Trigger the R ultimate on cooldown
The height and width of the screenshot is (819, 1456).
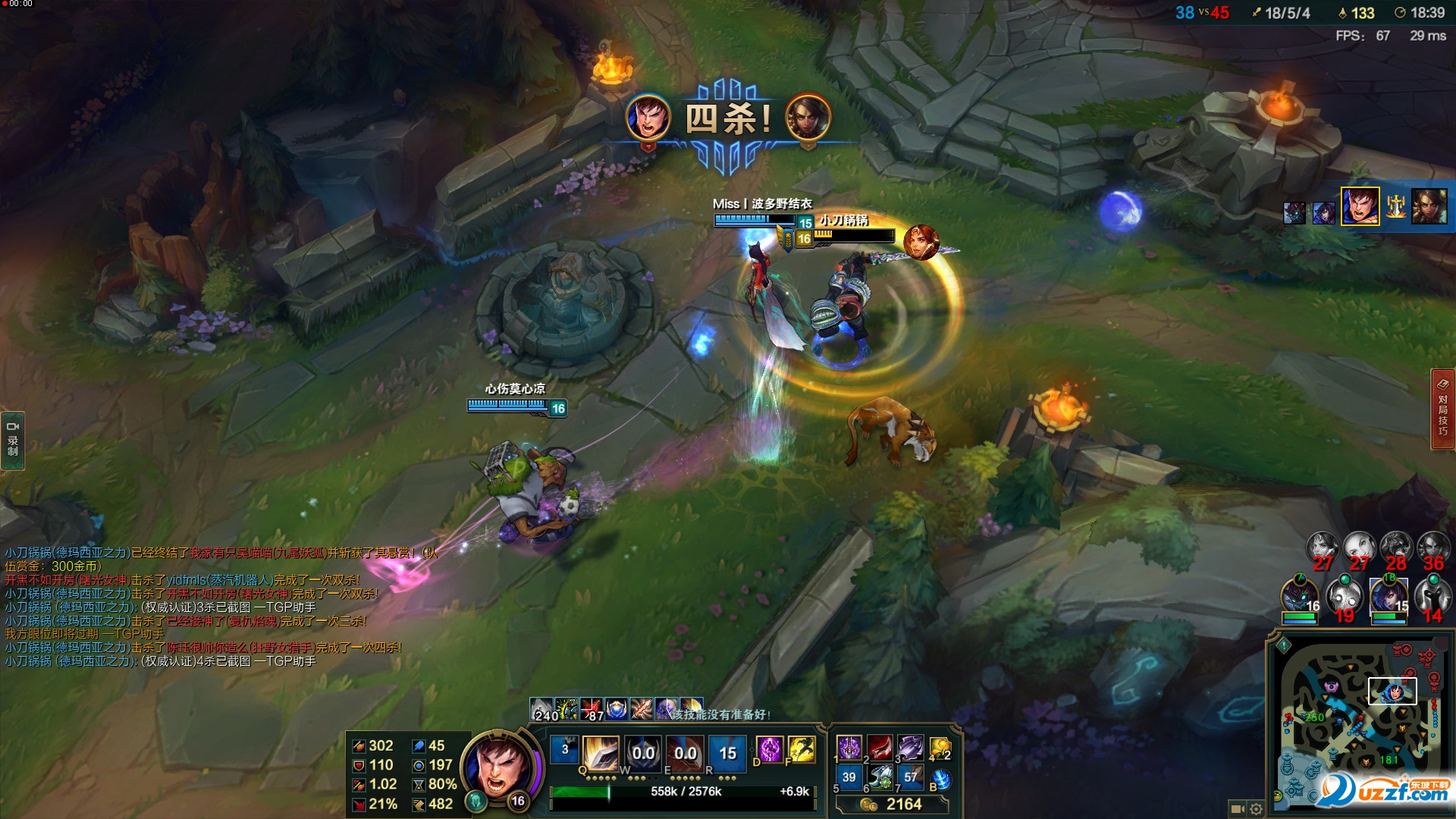(727, 753)
